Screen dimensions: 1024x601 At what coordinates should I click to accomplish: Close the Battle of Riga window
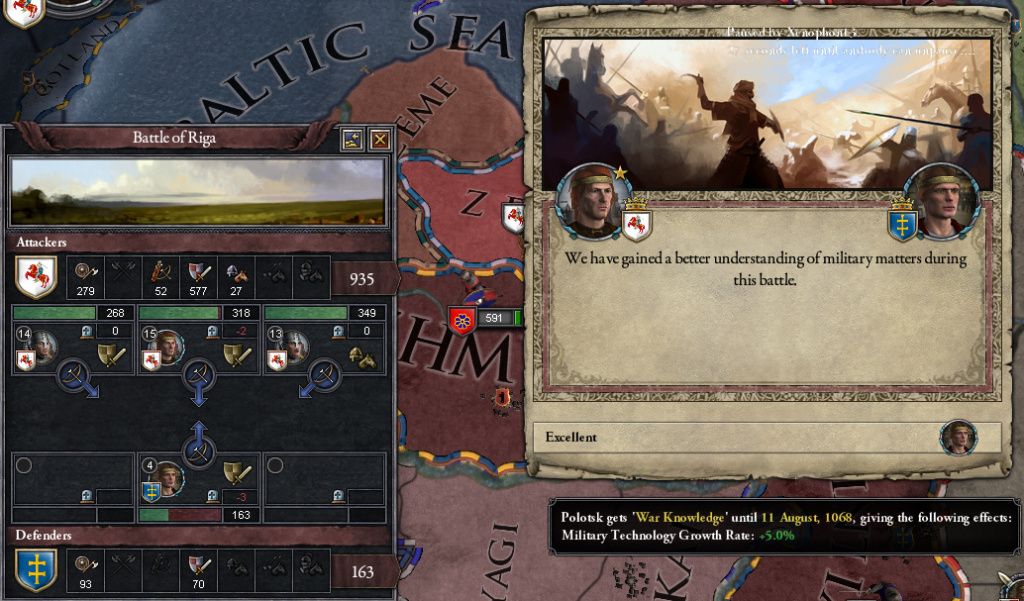380,140
